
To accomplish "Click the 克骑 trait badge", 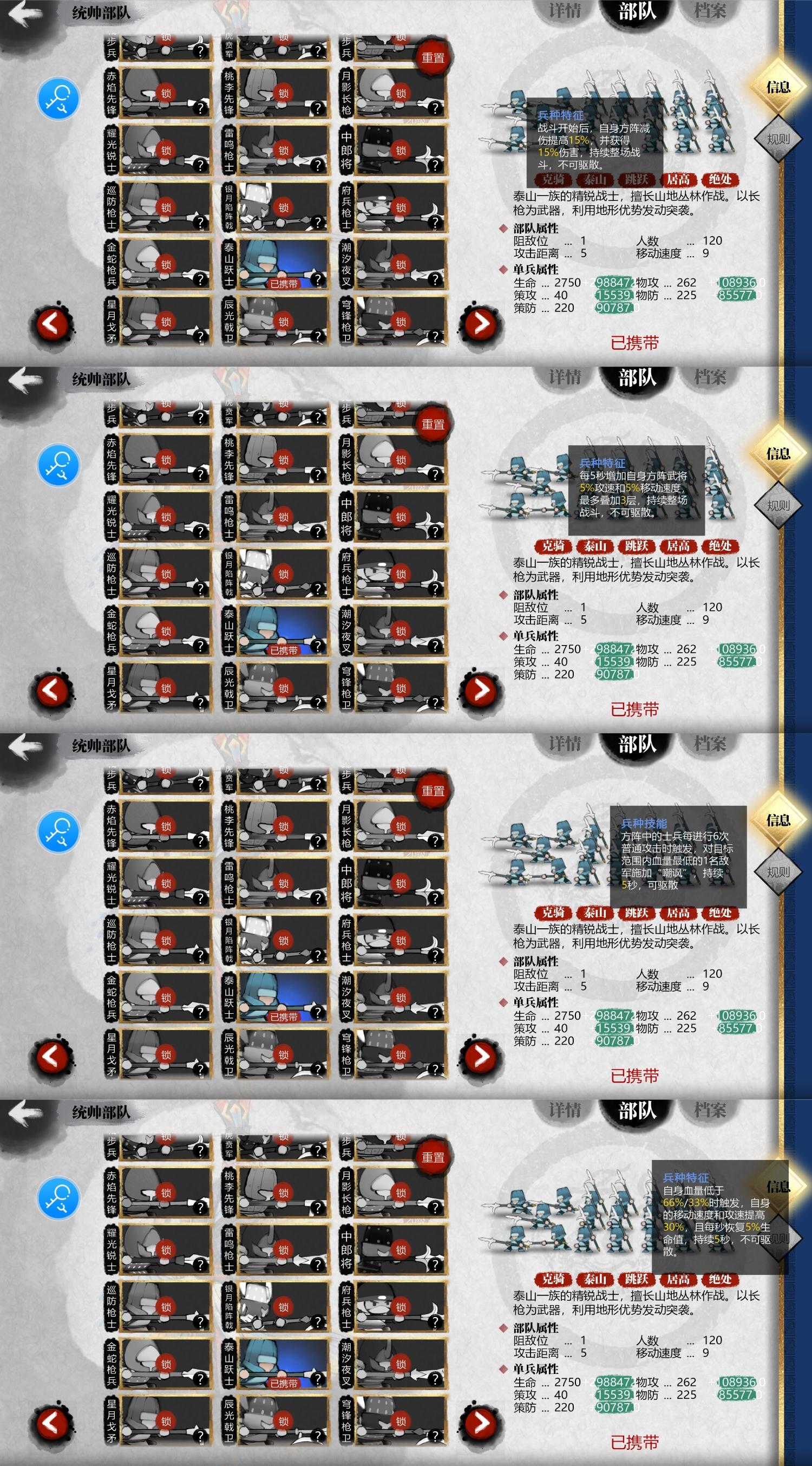I will (555, 180).
